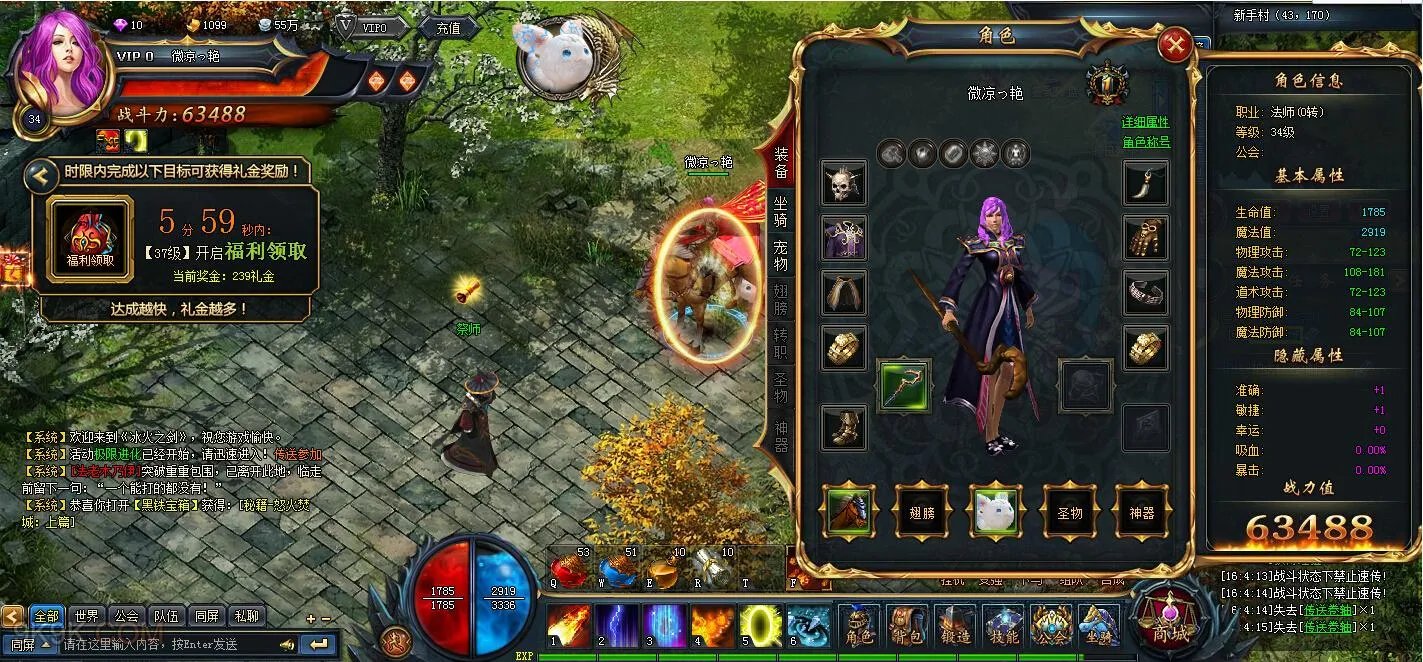The width and height of the screenshot is (1423, 662).
Task: Use the red health potion on Q
Action: click(569, 570)
